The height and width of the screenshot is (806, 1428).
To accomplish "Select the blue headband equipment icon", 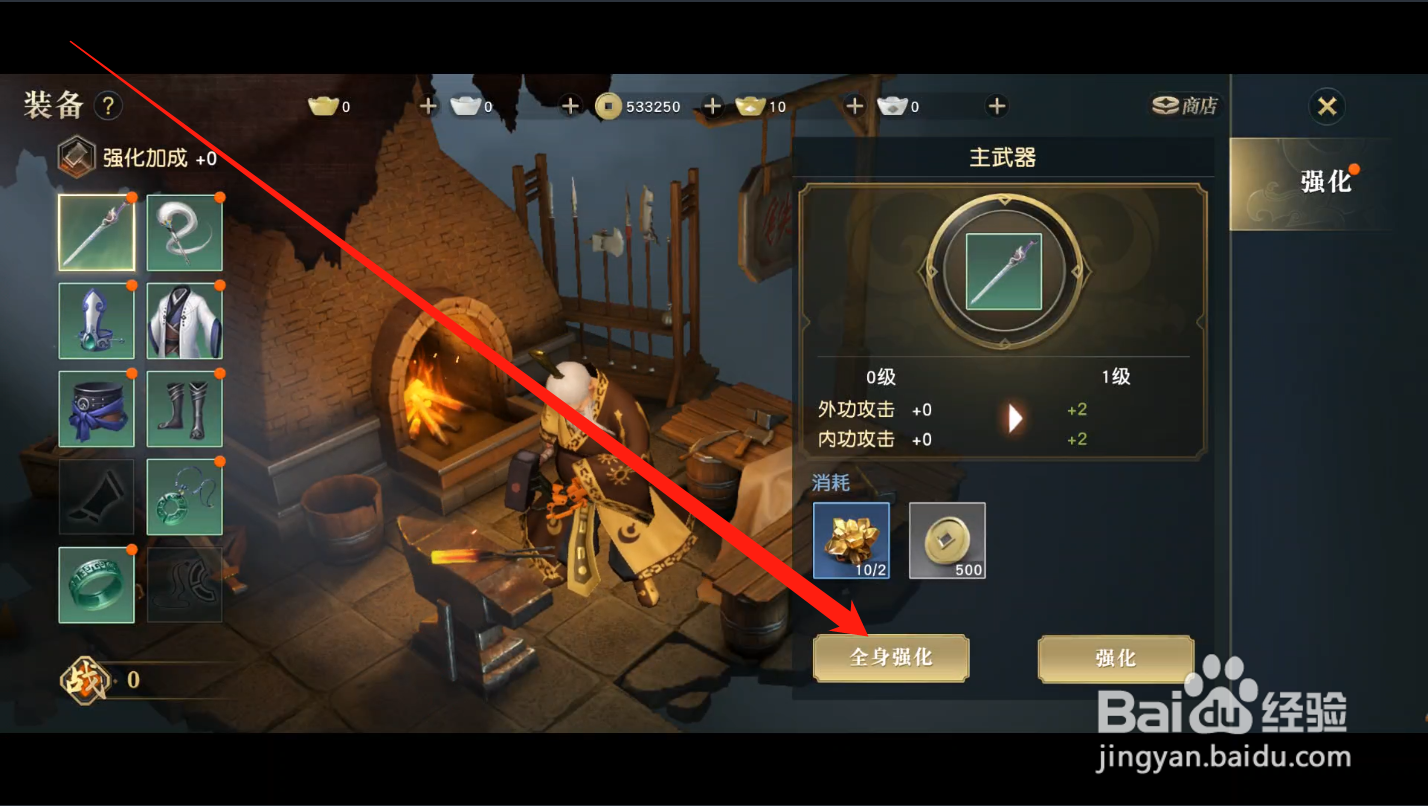I will pyautogui.click(x=96, y=409).
